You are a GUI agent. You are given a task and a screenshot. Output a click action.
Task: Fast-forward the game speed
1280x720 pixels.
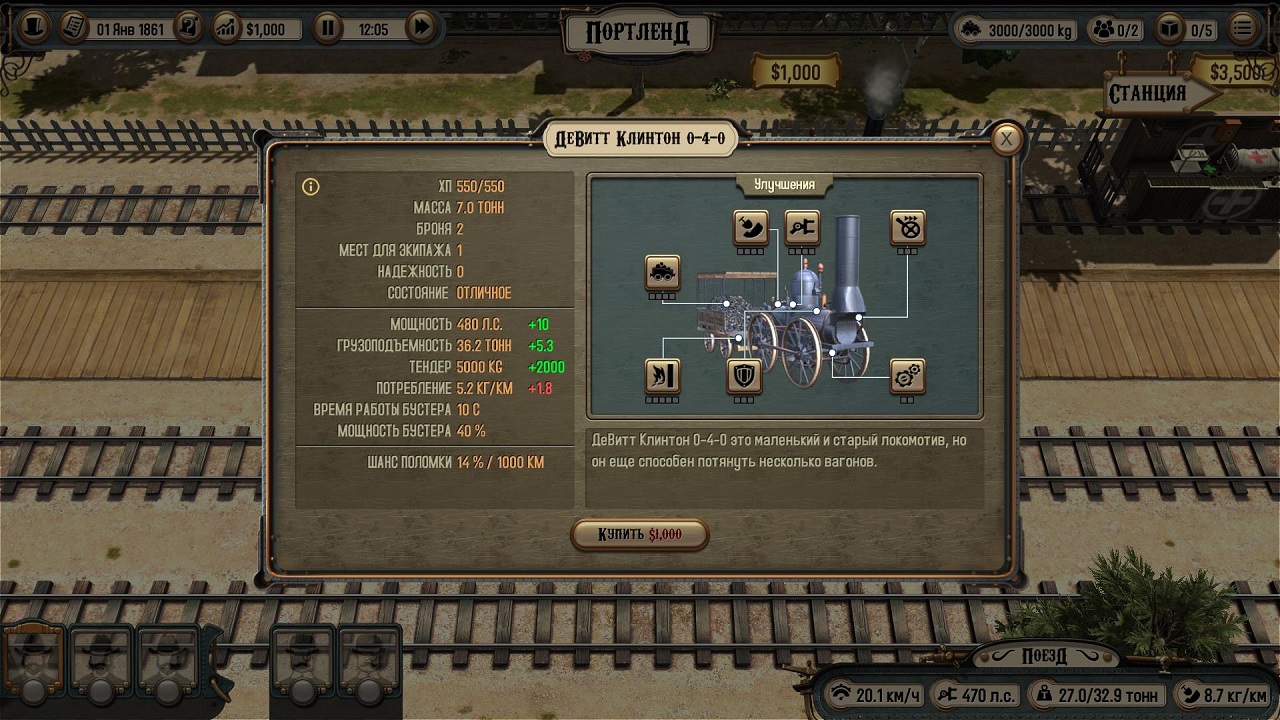click(422, 28)
